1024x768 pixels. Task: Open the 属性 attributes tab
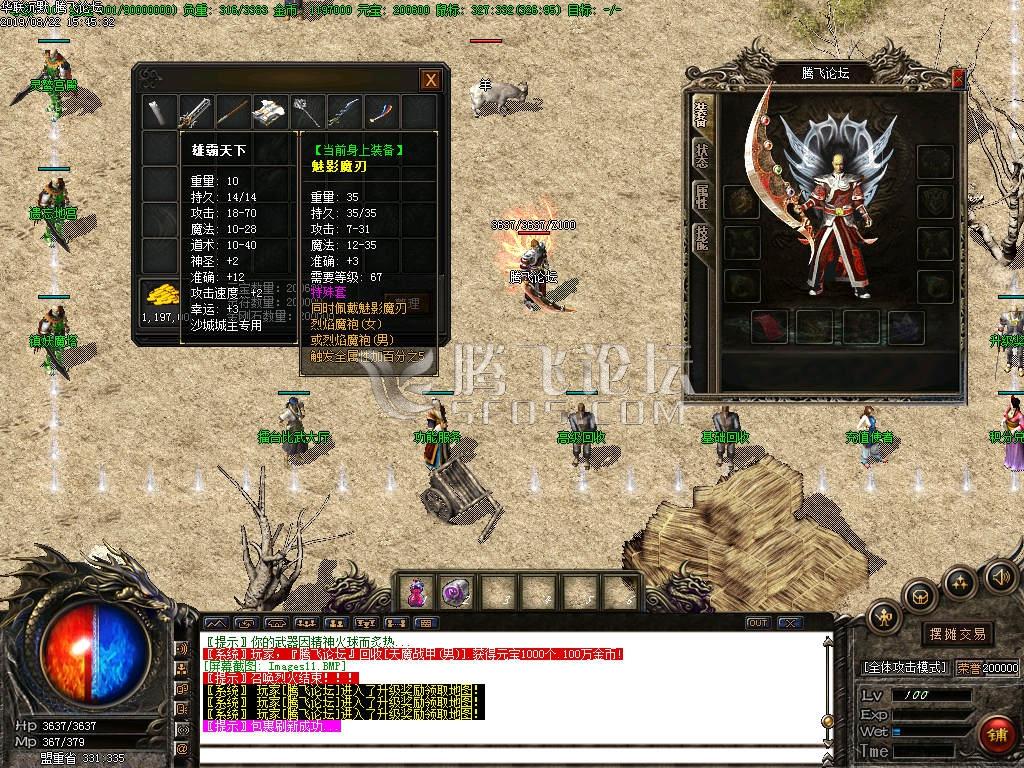click(702, 197)
